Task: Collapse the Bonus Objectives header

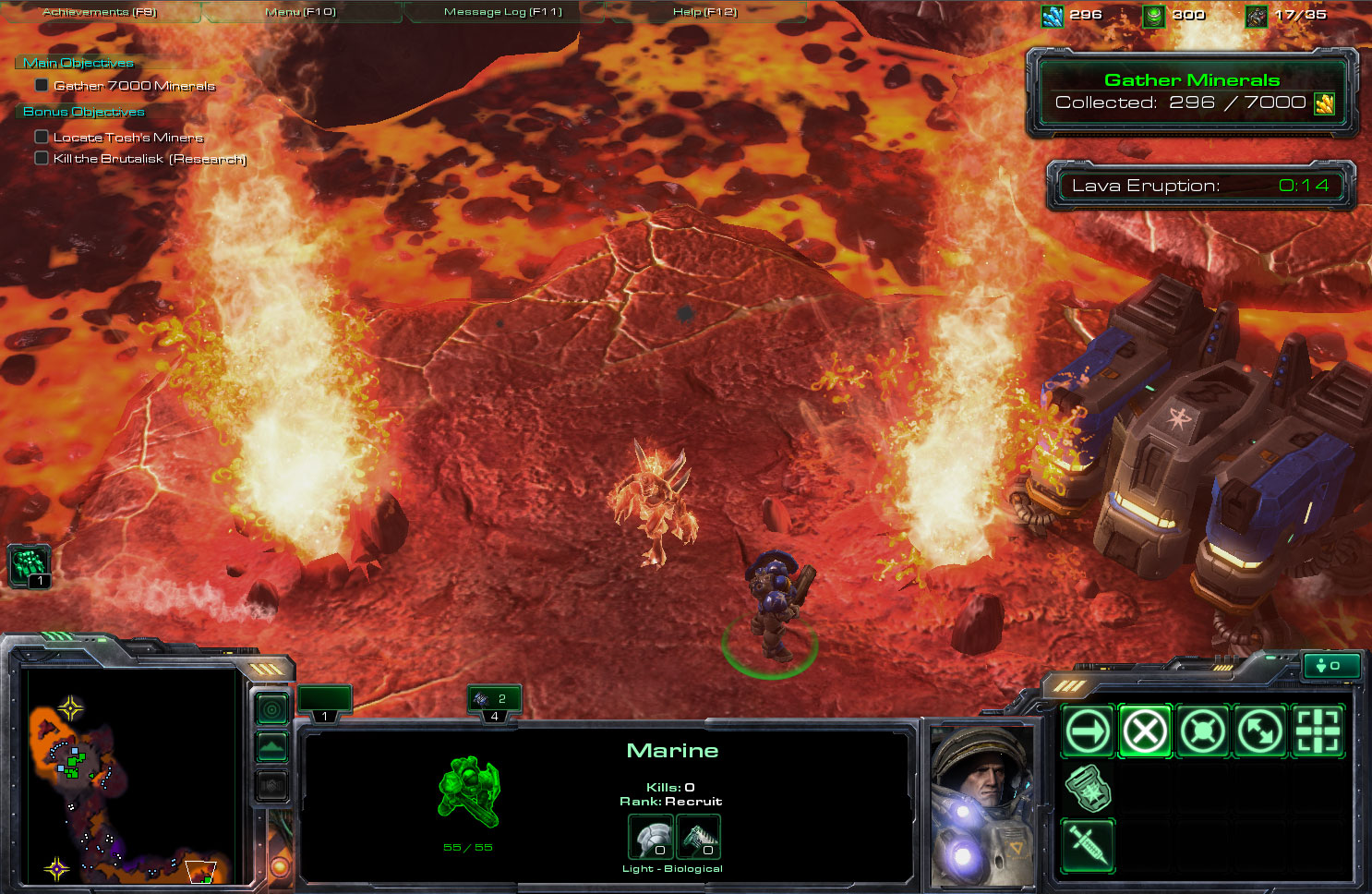Action: [83, 112]
